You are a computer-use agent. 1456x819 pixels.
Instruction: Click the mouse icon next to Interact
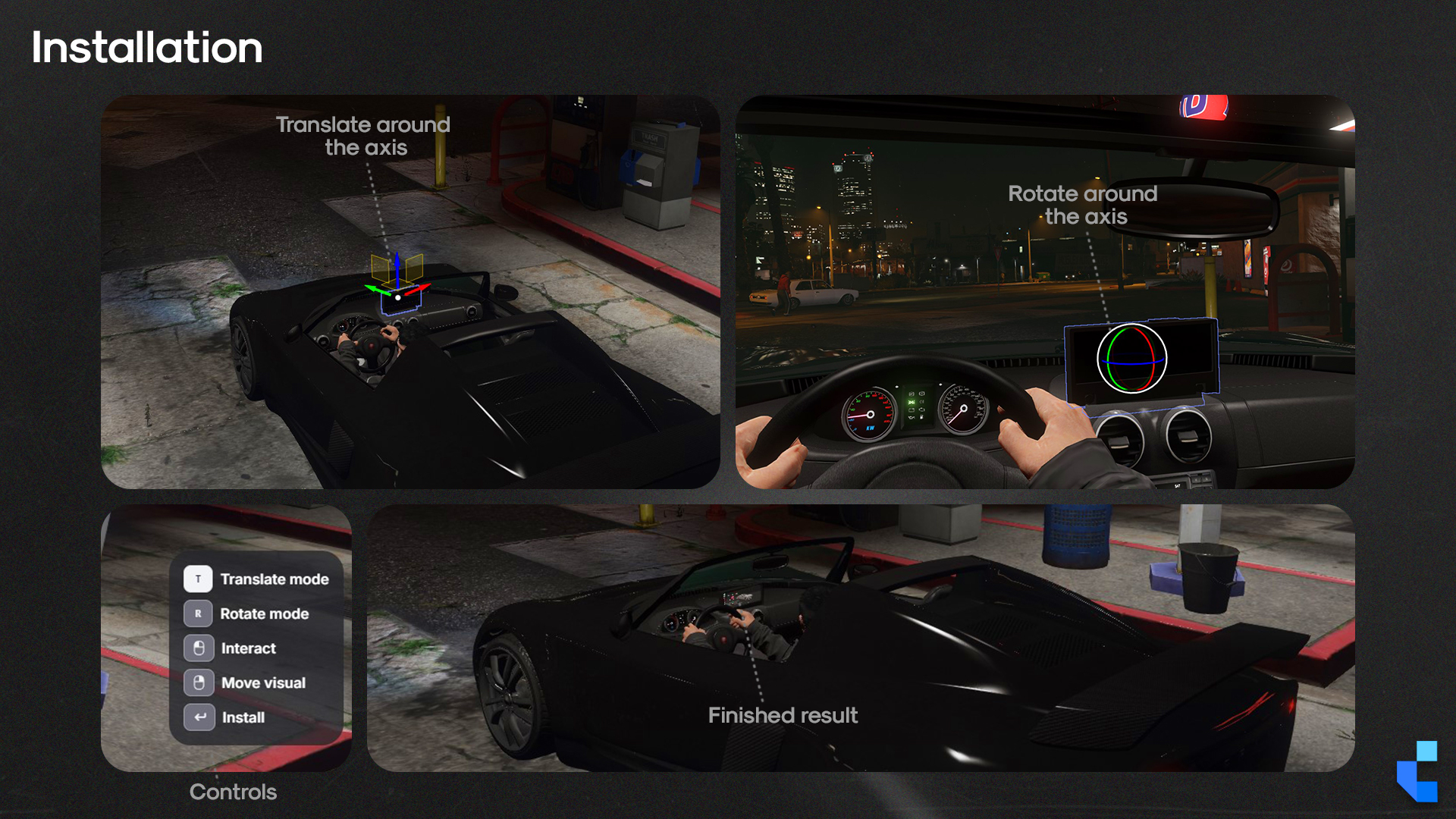[199, 648]
